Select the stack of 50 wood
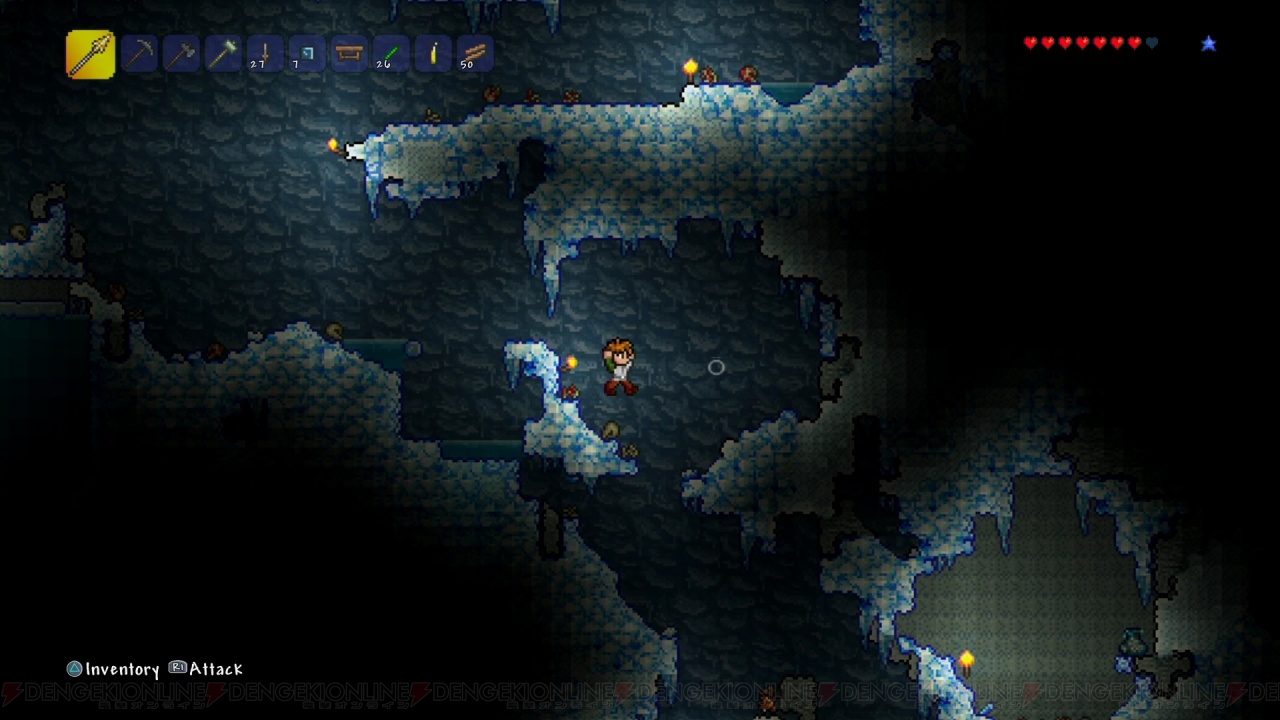This screenshot has width=1280, height=720. tap(475, 54)
